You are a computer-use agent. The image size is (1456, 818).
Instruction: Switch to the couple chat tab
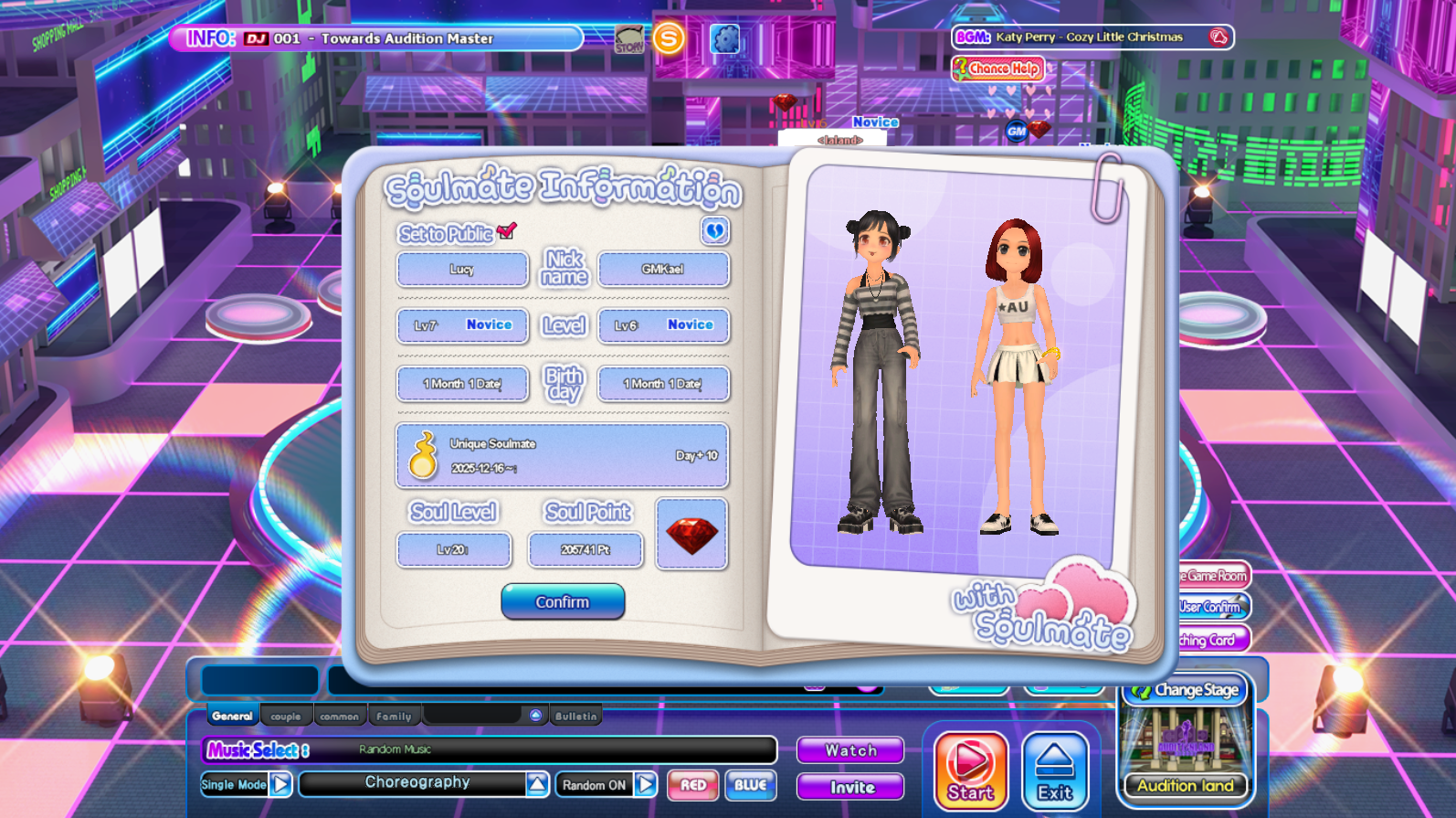(286, 717)
